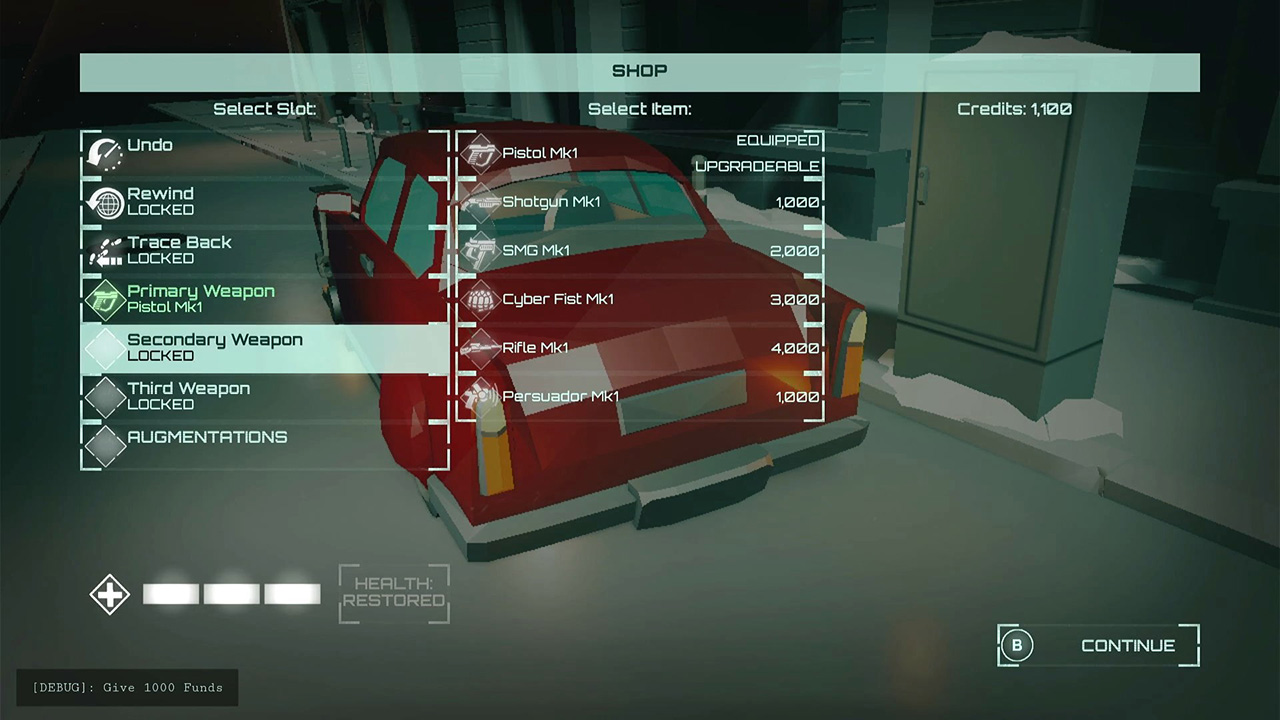This screenshot has height=720, width=1280.
Task: Expand the Pistol Mk1 upgrade options
Action: (757, 166)
